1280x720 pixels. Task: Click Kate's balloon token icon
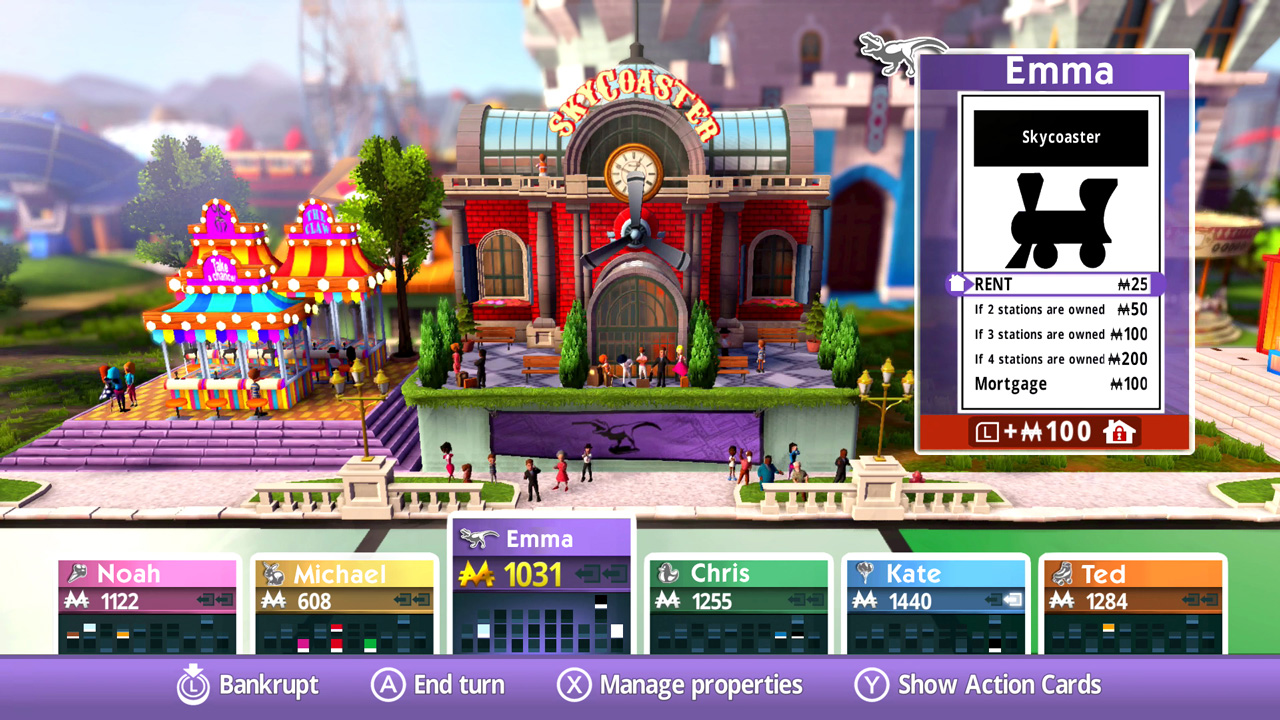pyautogui.click(x=863, y=574)
